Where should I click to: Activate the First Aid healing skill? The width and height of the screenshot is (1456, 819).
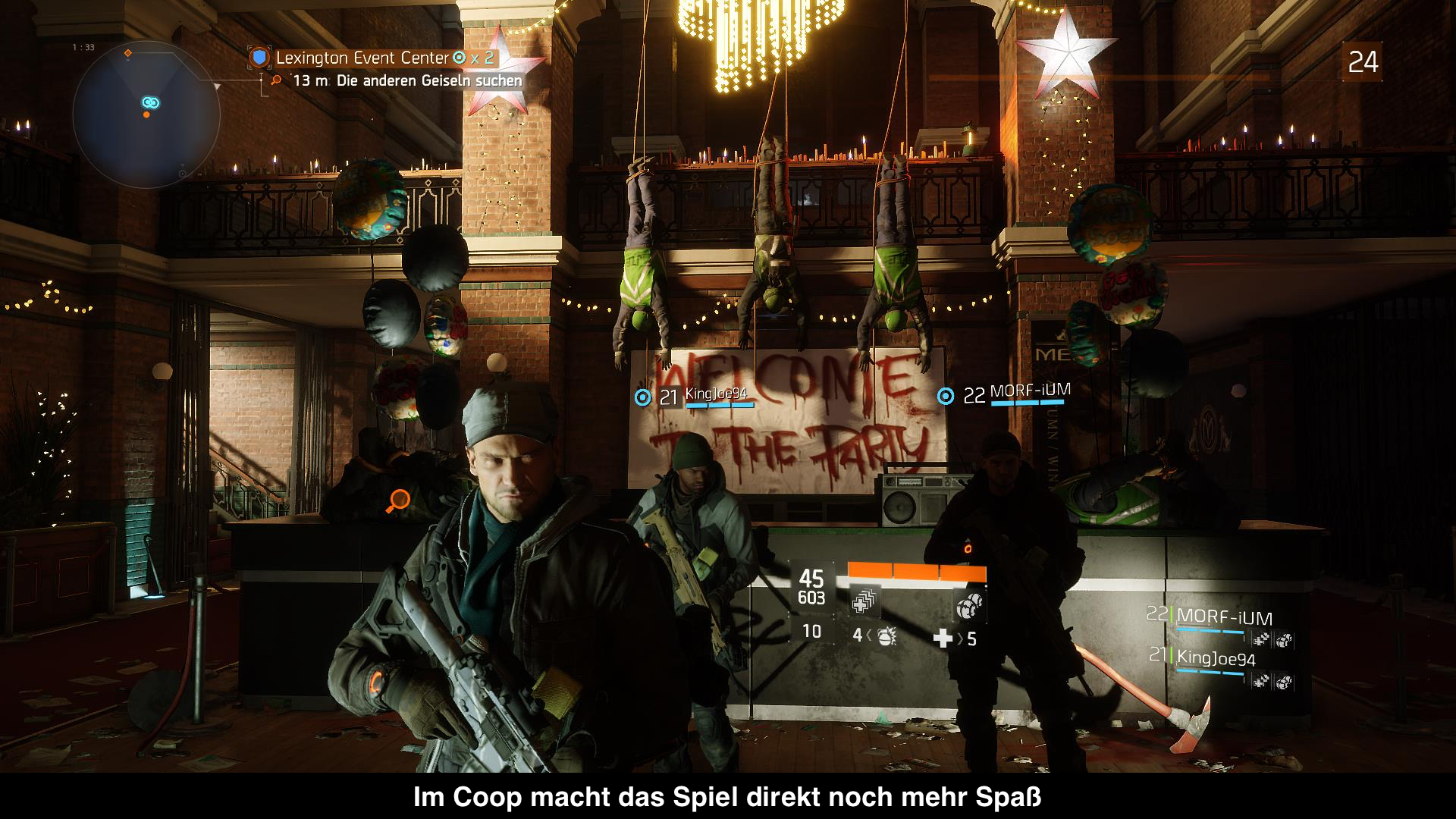point(861,603)
